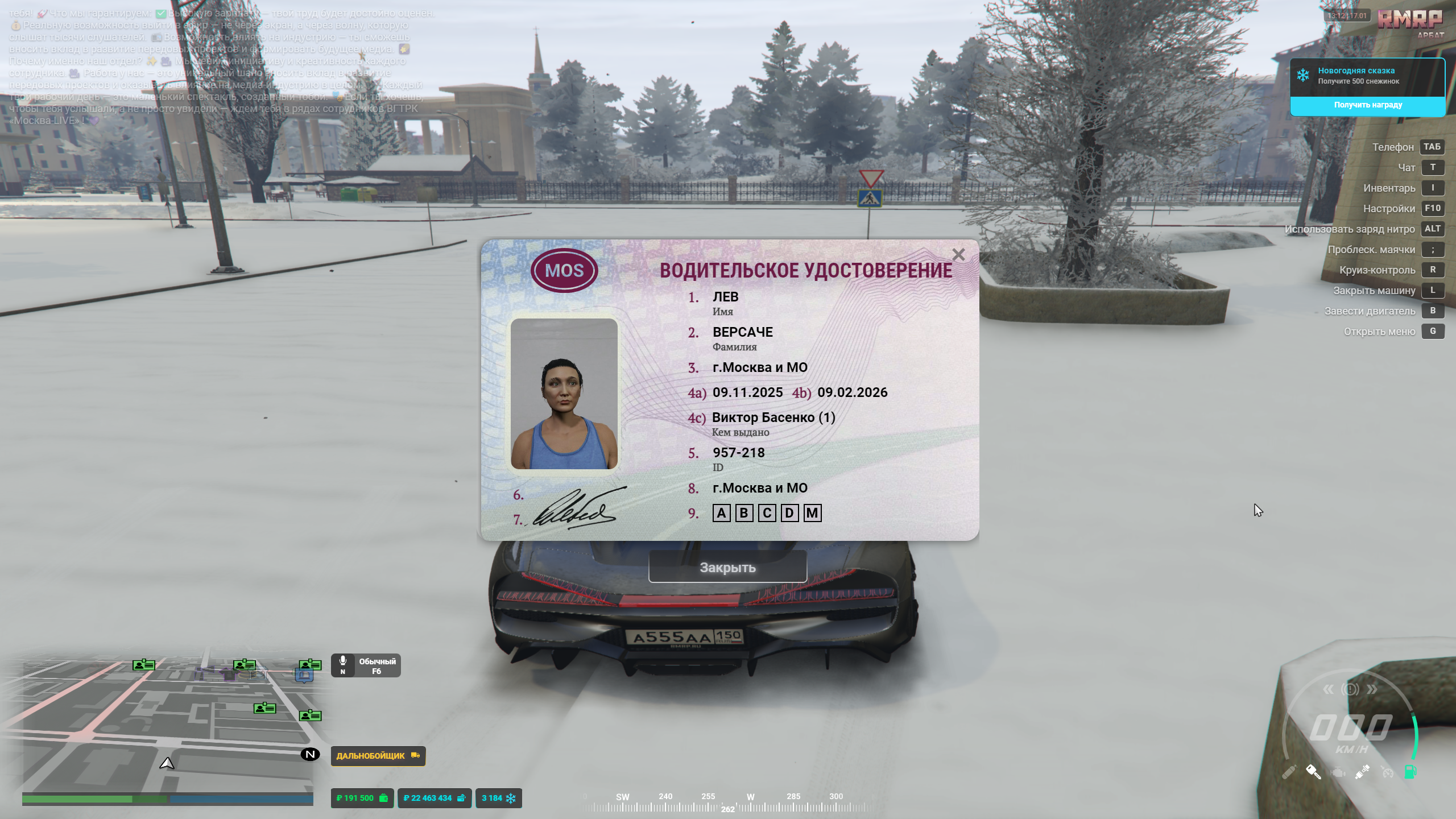Image resolution: width=1456 pixels, height=819 pixels.
Task: Click the Новогодняя сказка event notification
Action: [1367, 76]
